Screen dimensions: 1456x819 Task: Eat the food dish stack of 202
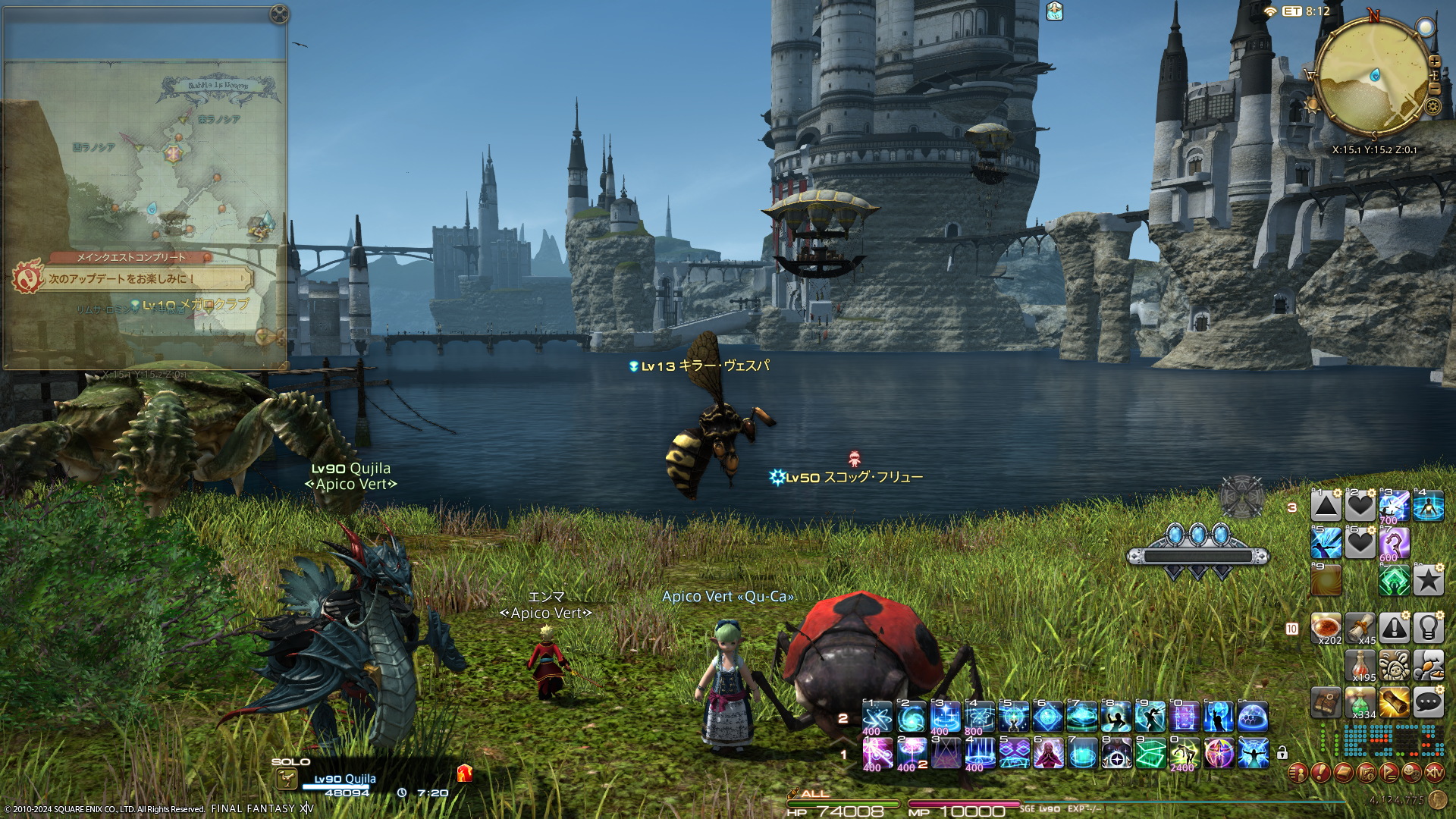tap(1326, 629)
